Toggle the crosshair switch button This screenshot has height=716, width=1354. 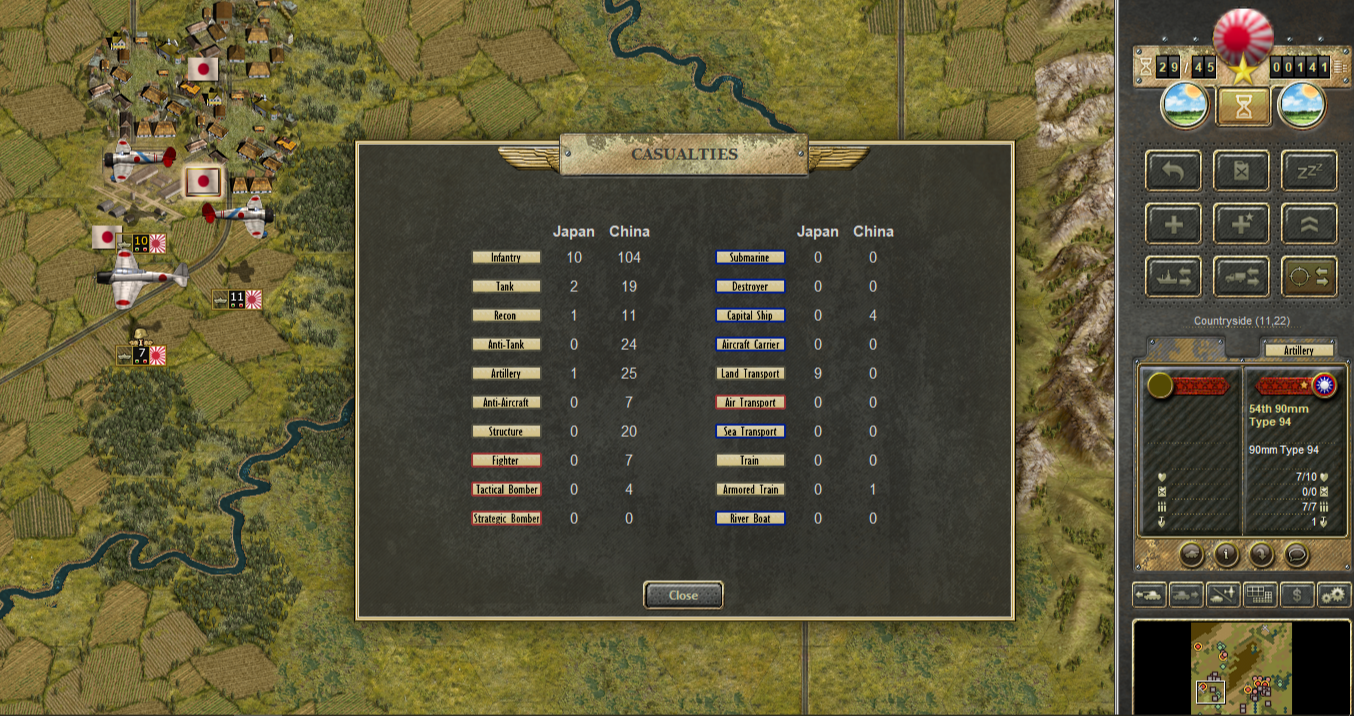[x=1309, y=277]
